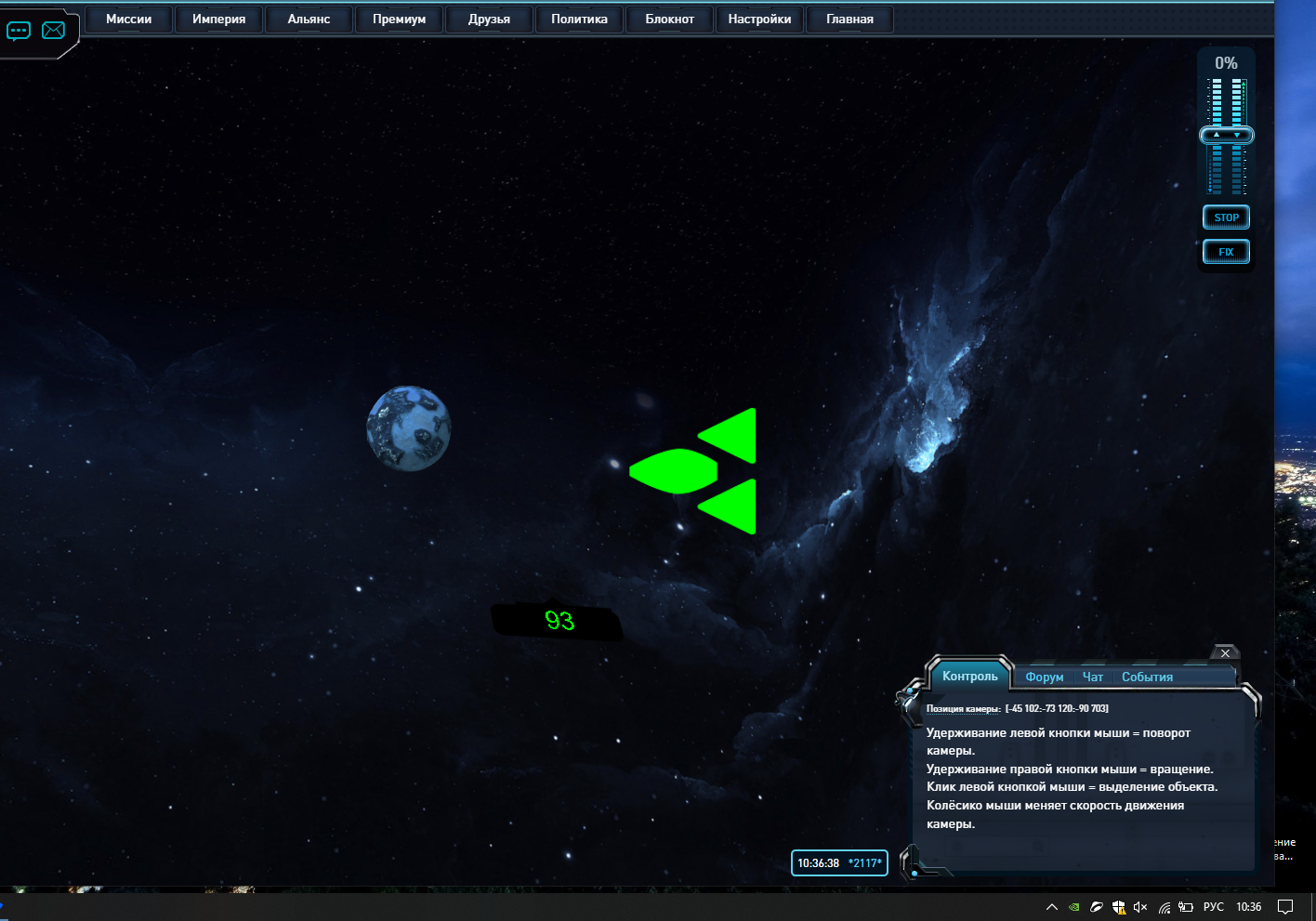Viewport: 1316px width, 921px height.
Task: Click the FIX button
Action: [1226, 252]
